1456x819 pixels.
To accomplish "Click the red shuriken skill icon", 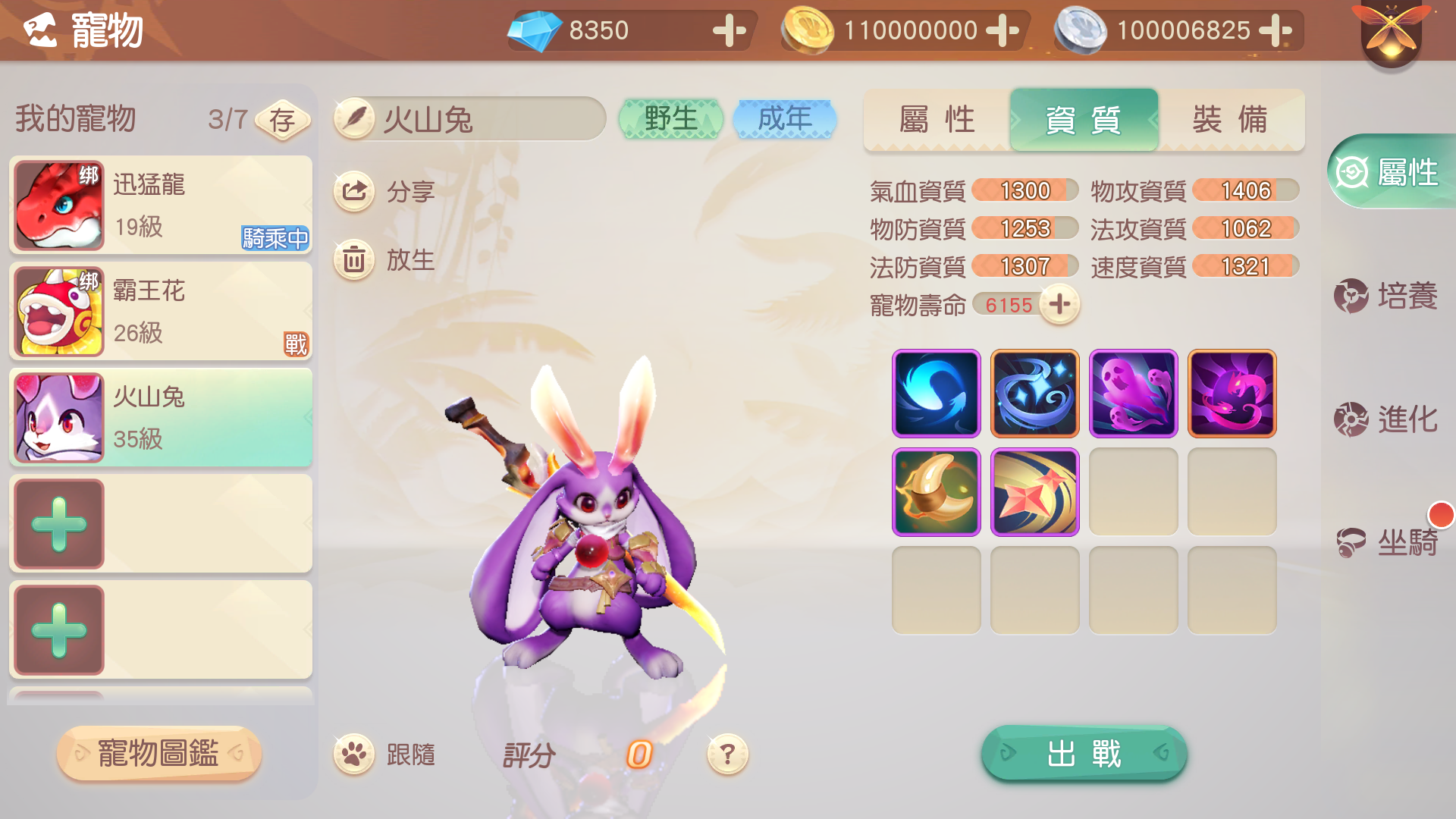I will [1034, 491].
